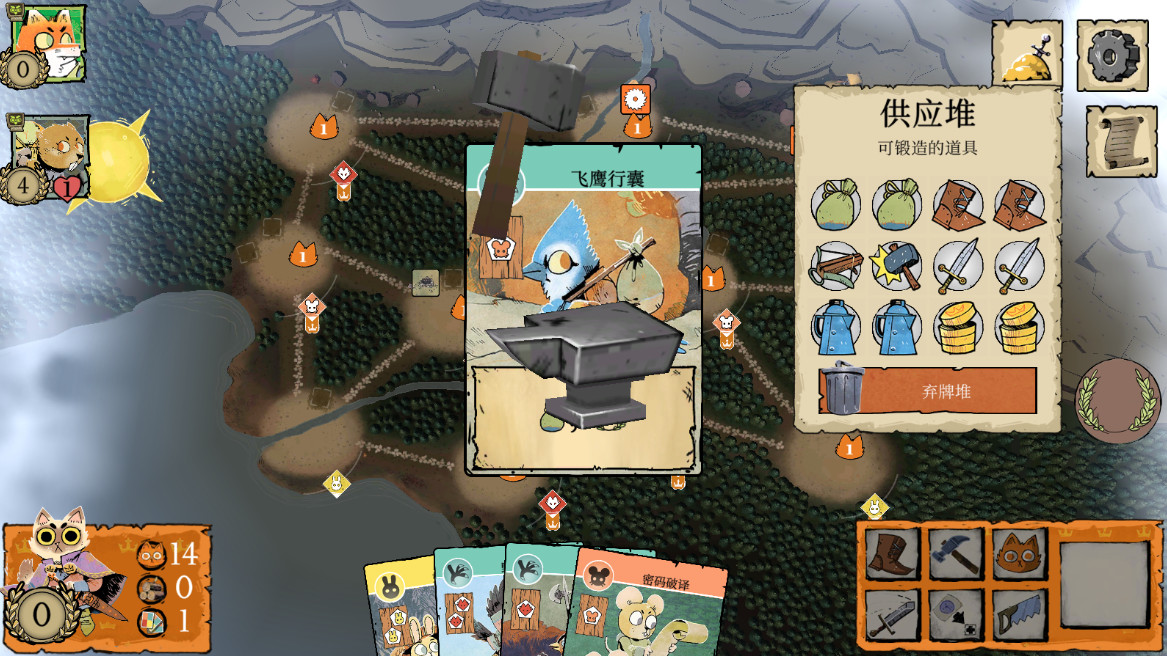This screenshot has height=656, width=1167.
Task: Open the gear settings menu
Action: pos(1112,56)
